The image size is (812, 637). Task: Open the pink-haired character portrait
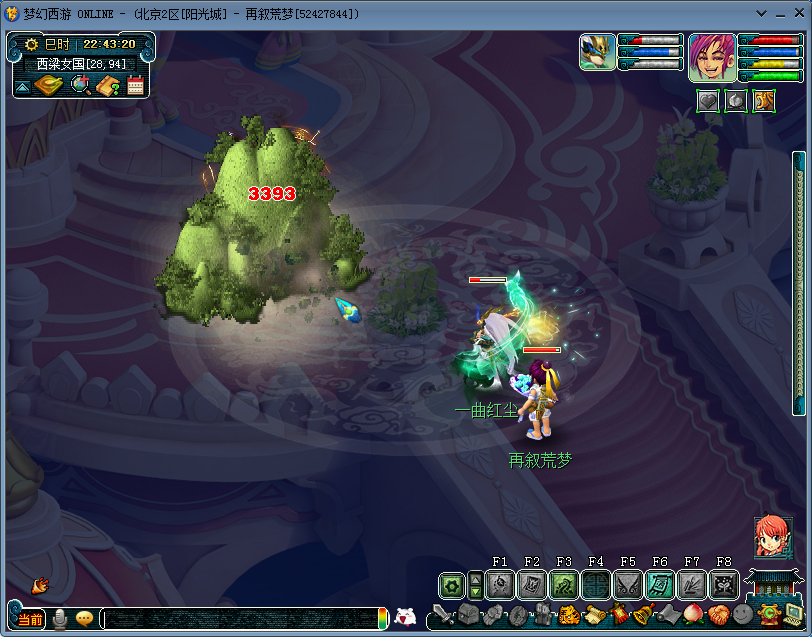(712, 57)
